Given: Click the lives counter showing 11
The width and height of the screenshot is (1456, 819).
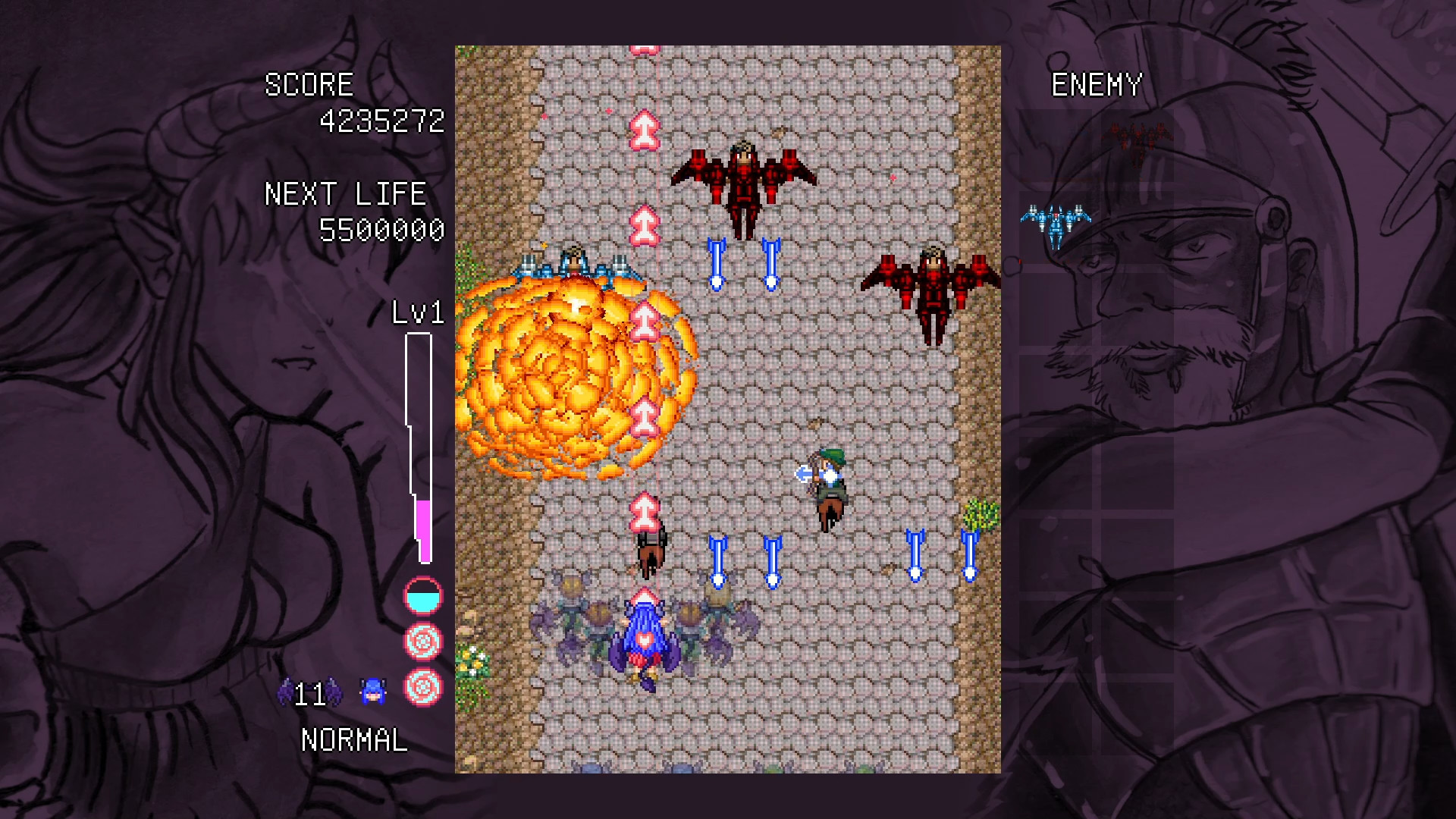Looking at the screenshot, I should (x=309, y=692).
